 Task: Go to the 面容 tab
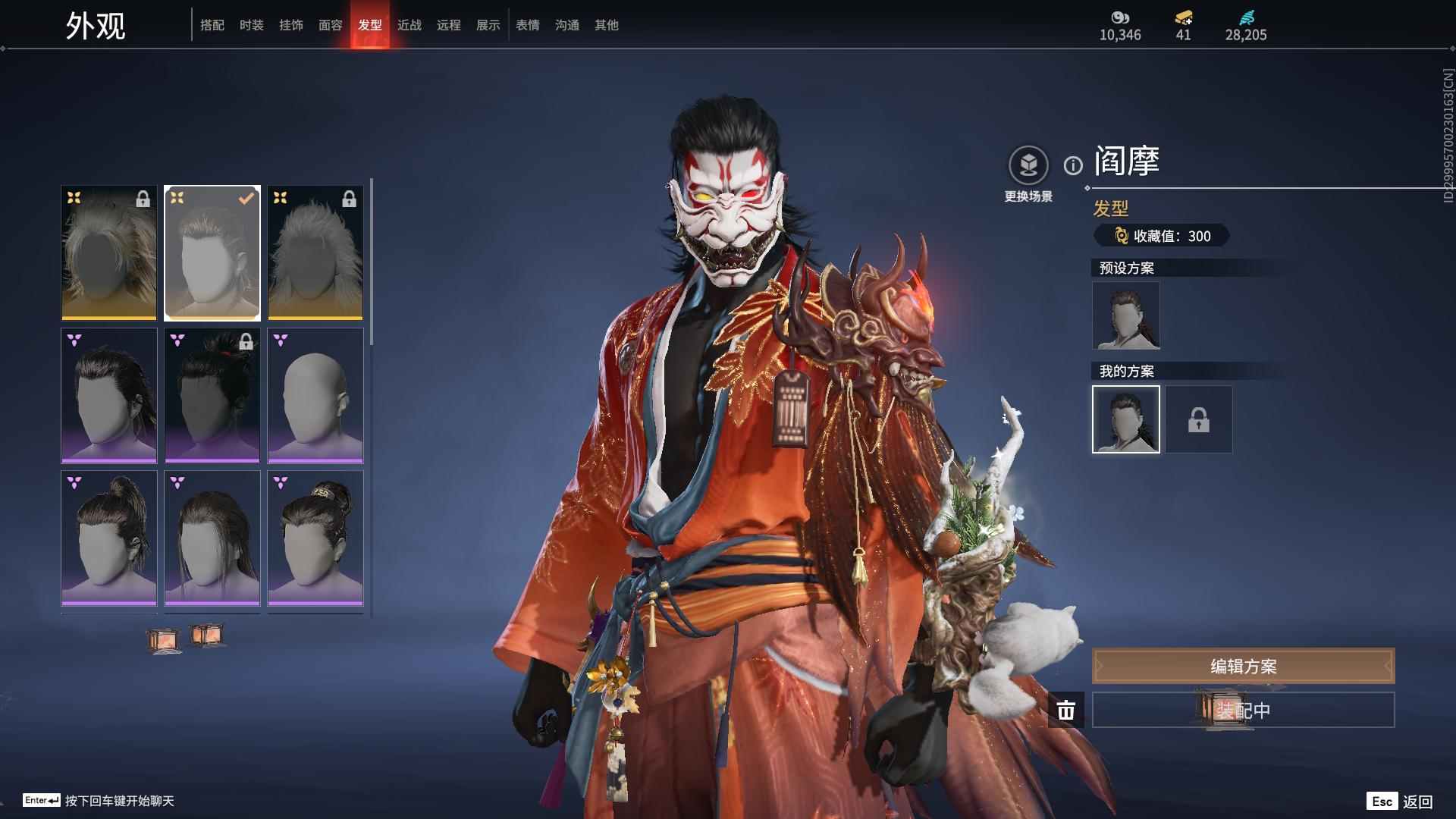(331, 25)
